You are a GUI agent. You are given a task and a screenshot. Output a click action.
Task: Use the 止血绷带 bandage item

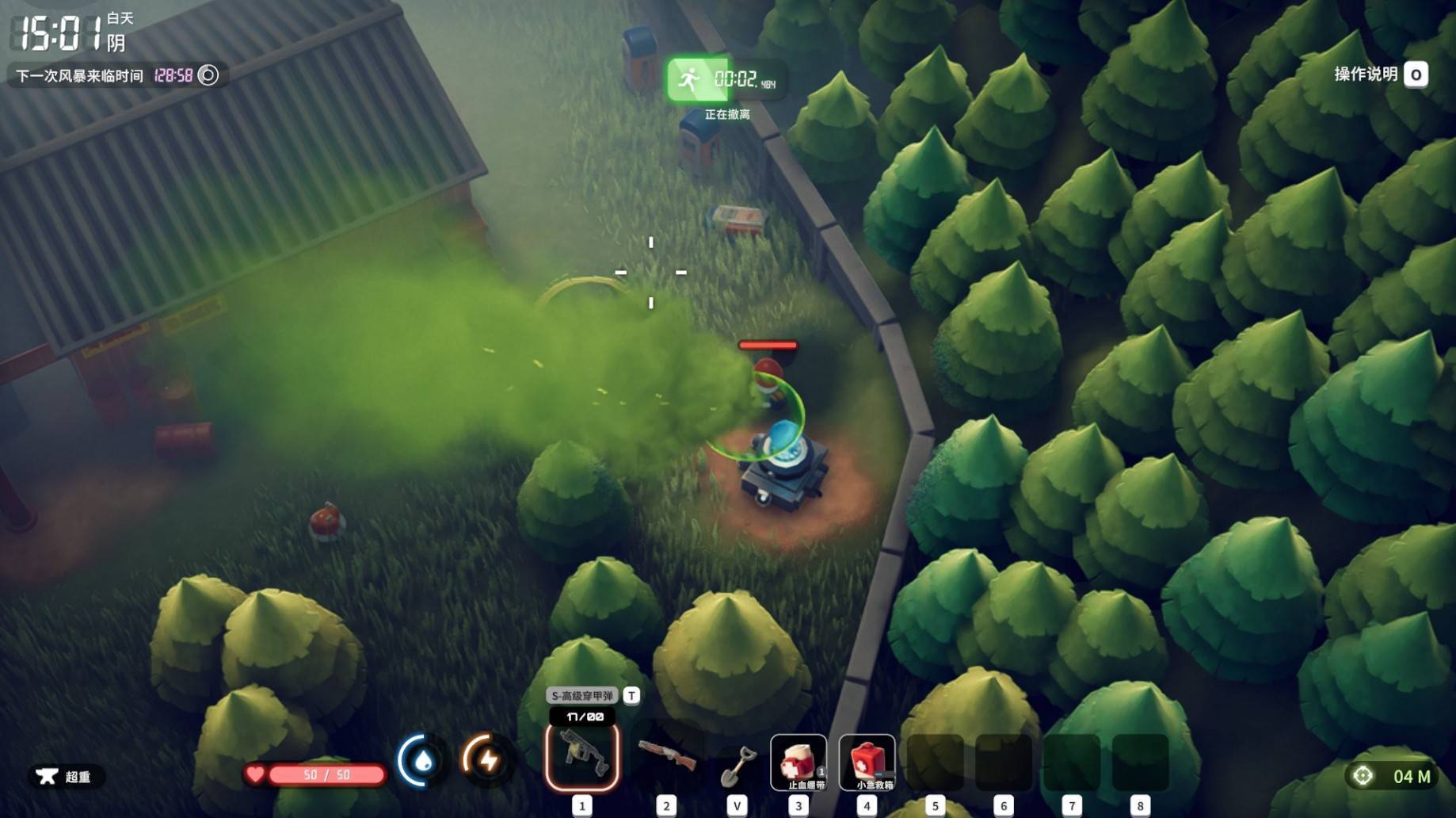click(x=799, y=762)
